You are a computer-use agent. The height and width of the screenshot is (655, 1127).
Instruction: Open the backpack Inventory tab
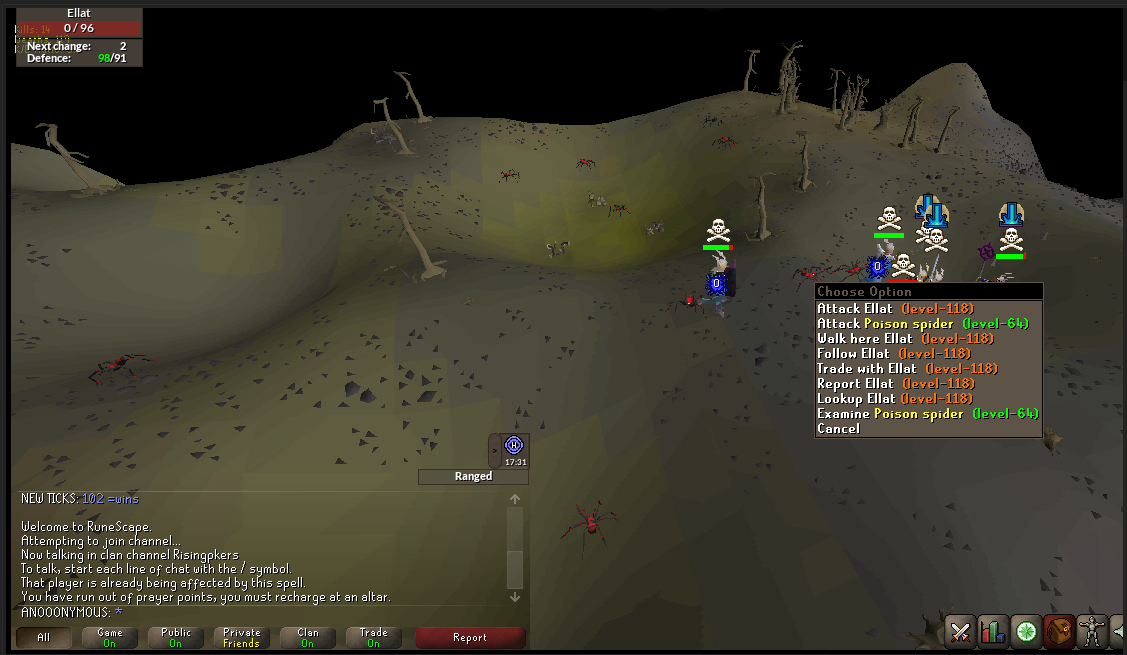pos(1059,632)
